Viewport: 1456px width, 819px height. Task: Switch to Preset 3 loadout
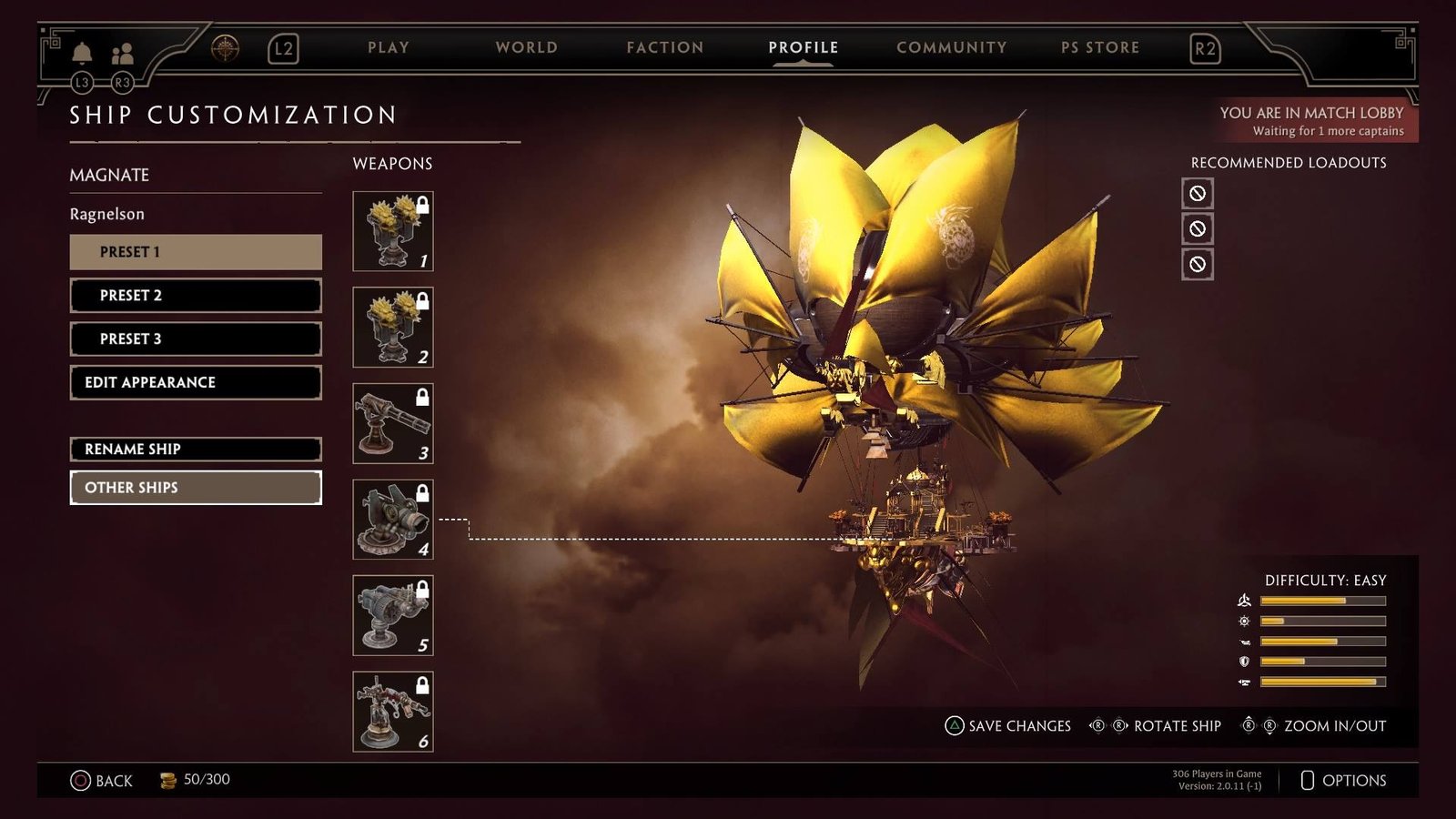[x=196, y=339]
